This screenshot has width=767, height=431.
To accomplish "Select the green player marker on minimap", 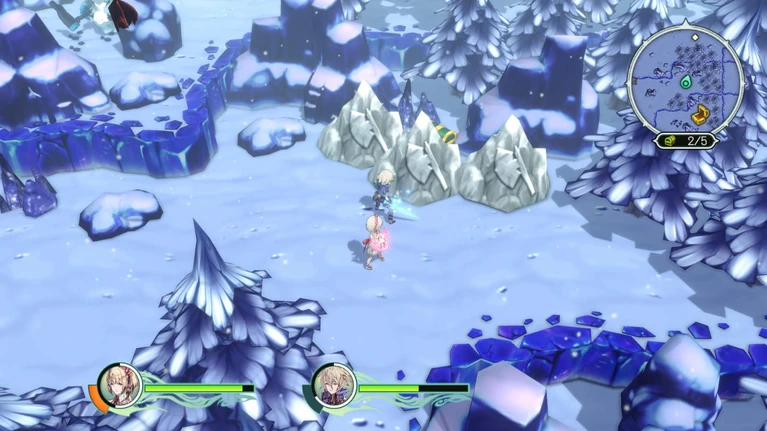I will [687, 84].
